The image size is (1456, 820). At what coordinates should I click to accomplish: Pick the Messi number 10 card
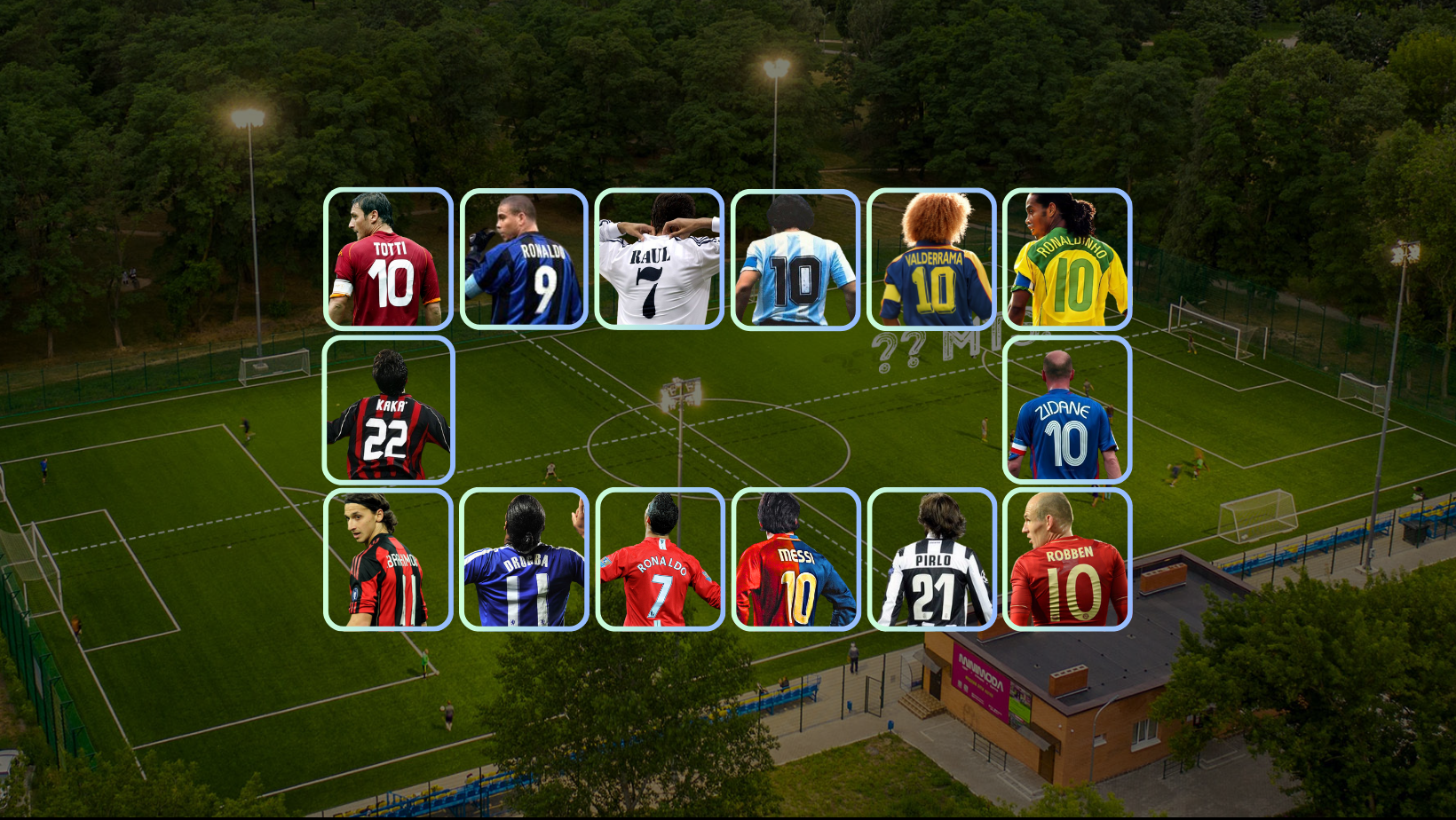click(x=795, y=559)
